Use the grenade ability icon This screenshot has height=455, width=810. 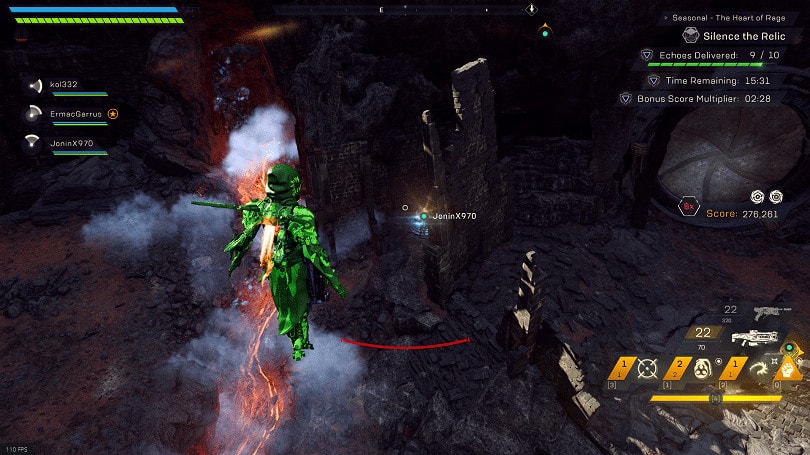click(x=702, y=369)
